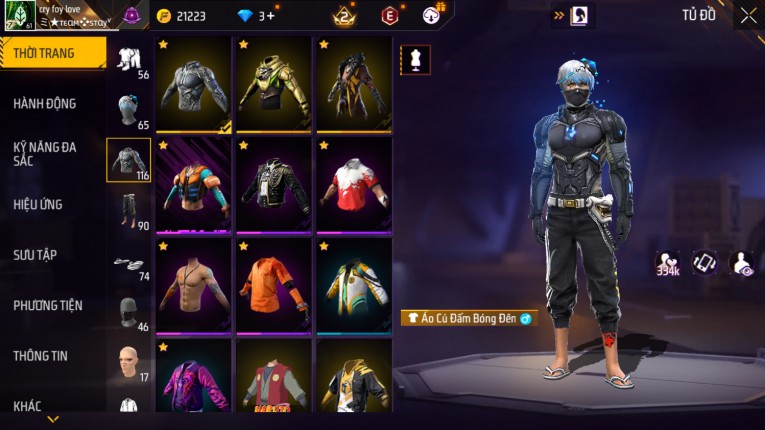Image resolution: width=765 pixels, height=430 pixels.
Task: Open the HIỆU ỨNG tab
Action: tap(38, 204)
